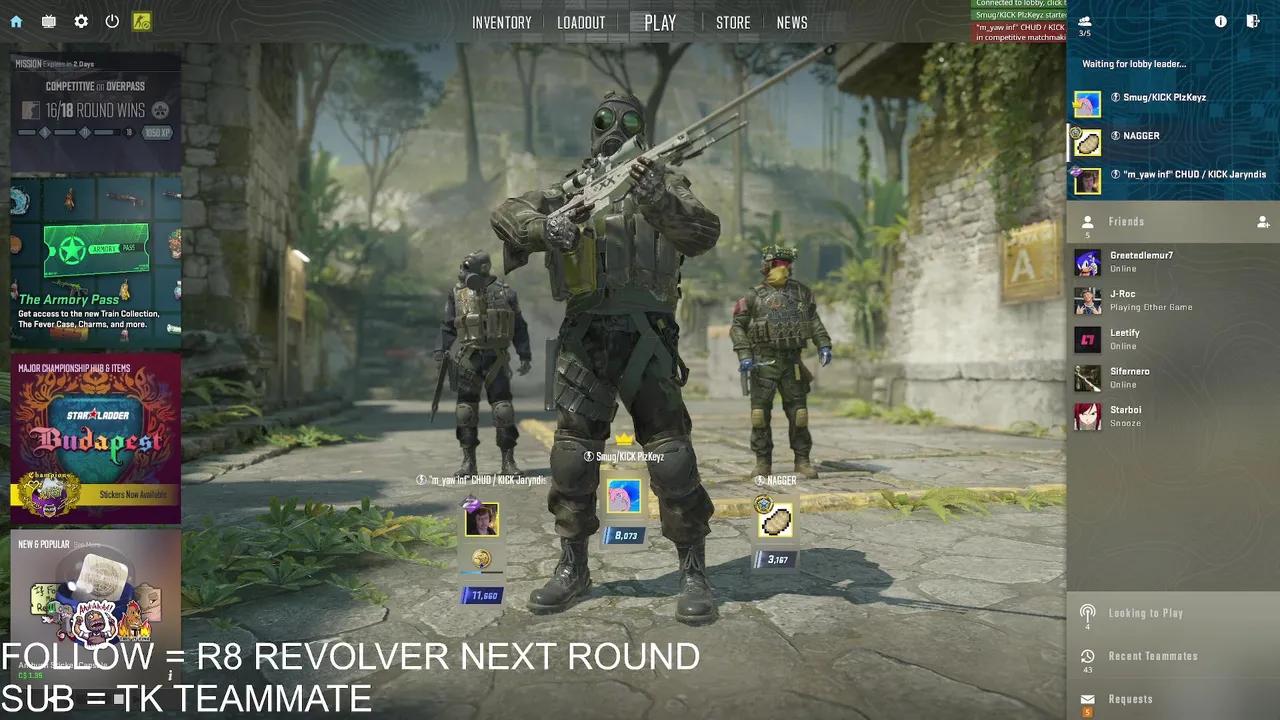Click the add friend icon beside Friends header
The width and height of the screenshot is (1280, 720).
click(x=1263, y=221)
